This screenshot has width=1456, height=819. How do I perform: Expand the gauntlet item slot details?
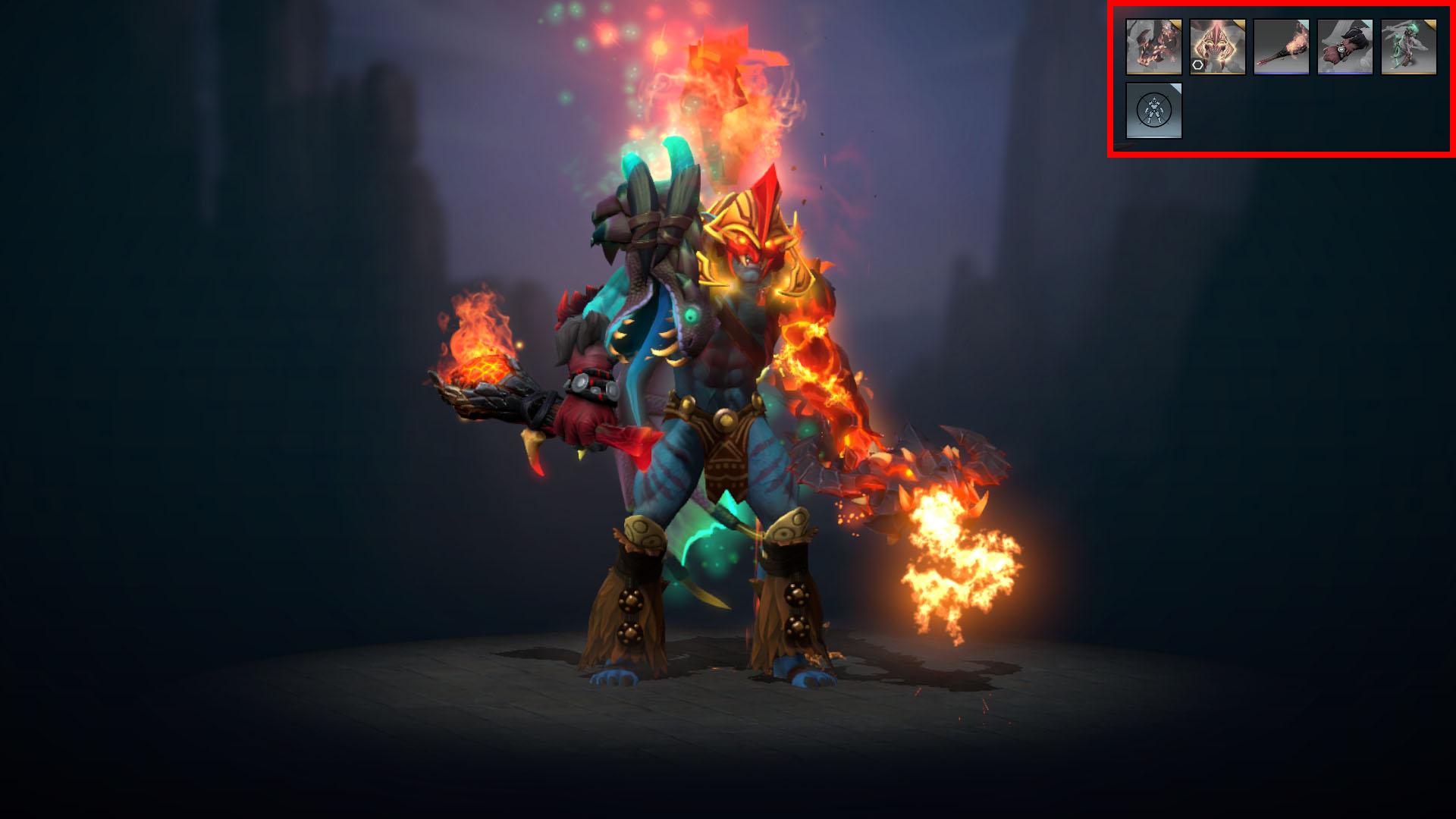point(1345,44)
